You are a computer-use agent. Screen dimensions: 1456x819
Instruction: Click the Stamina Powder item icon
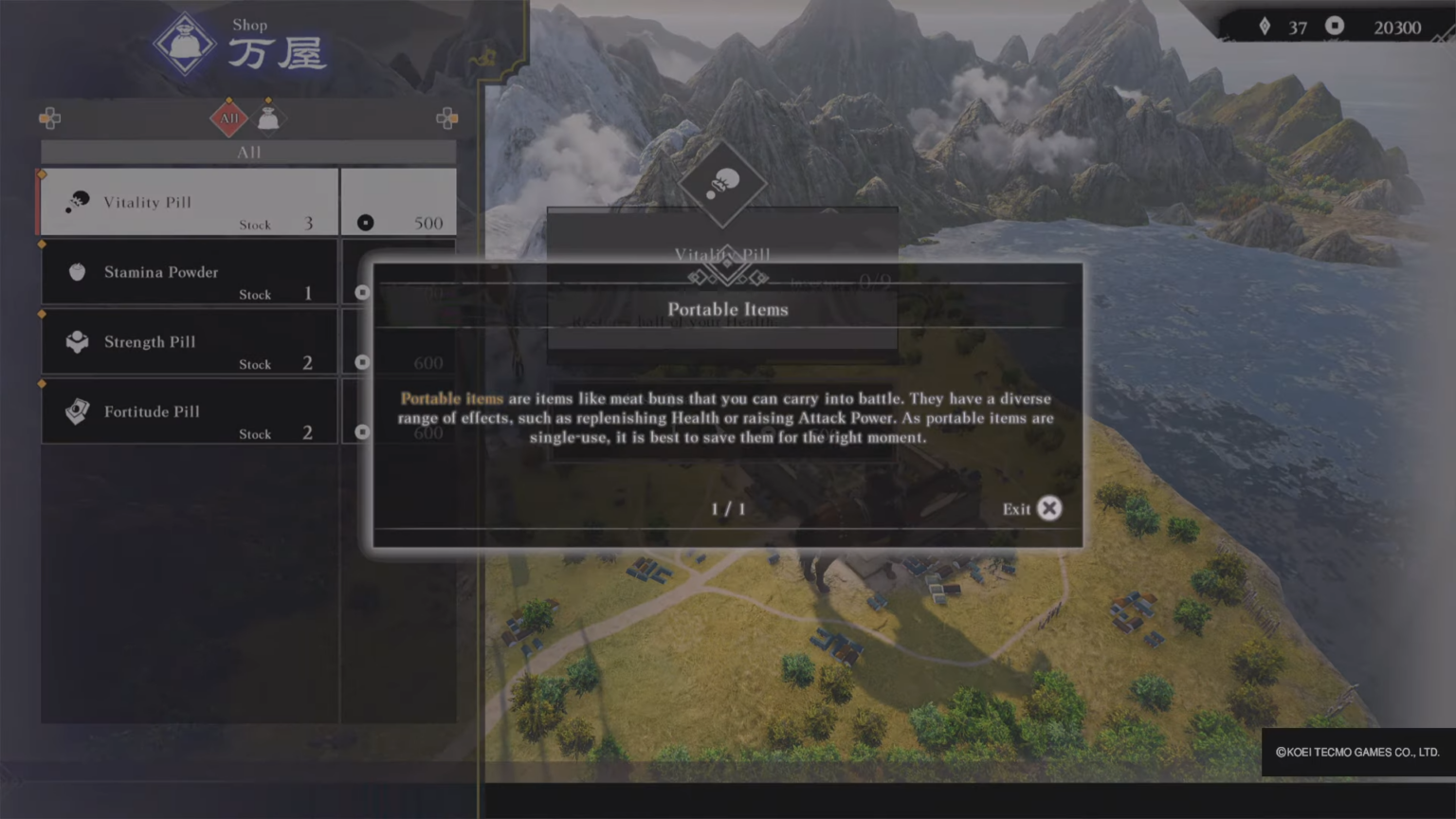(x=77, y=270)
